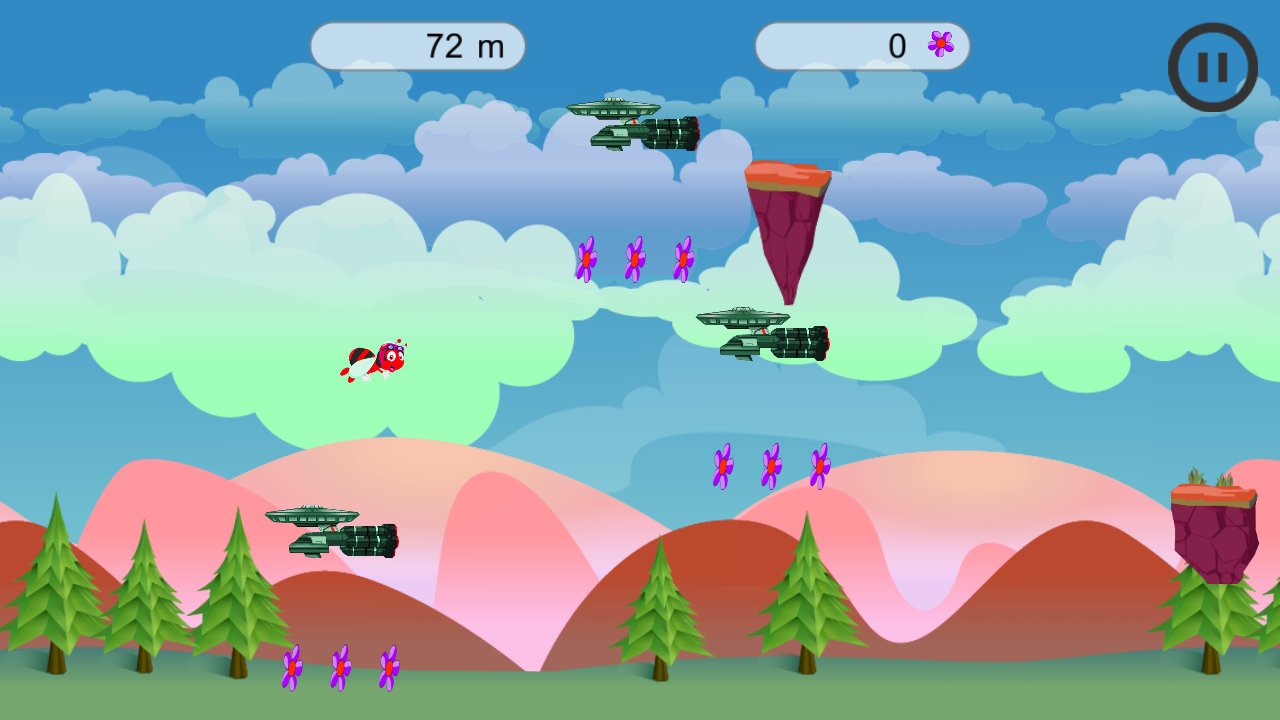Select the top spaceship near the screen top

[x=635, y=120]
